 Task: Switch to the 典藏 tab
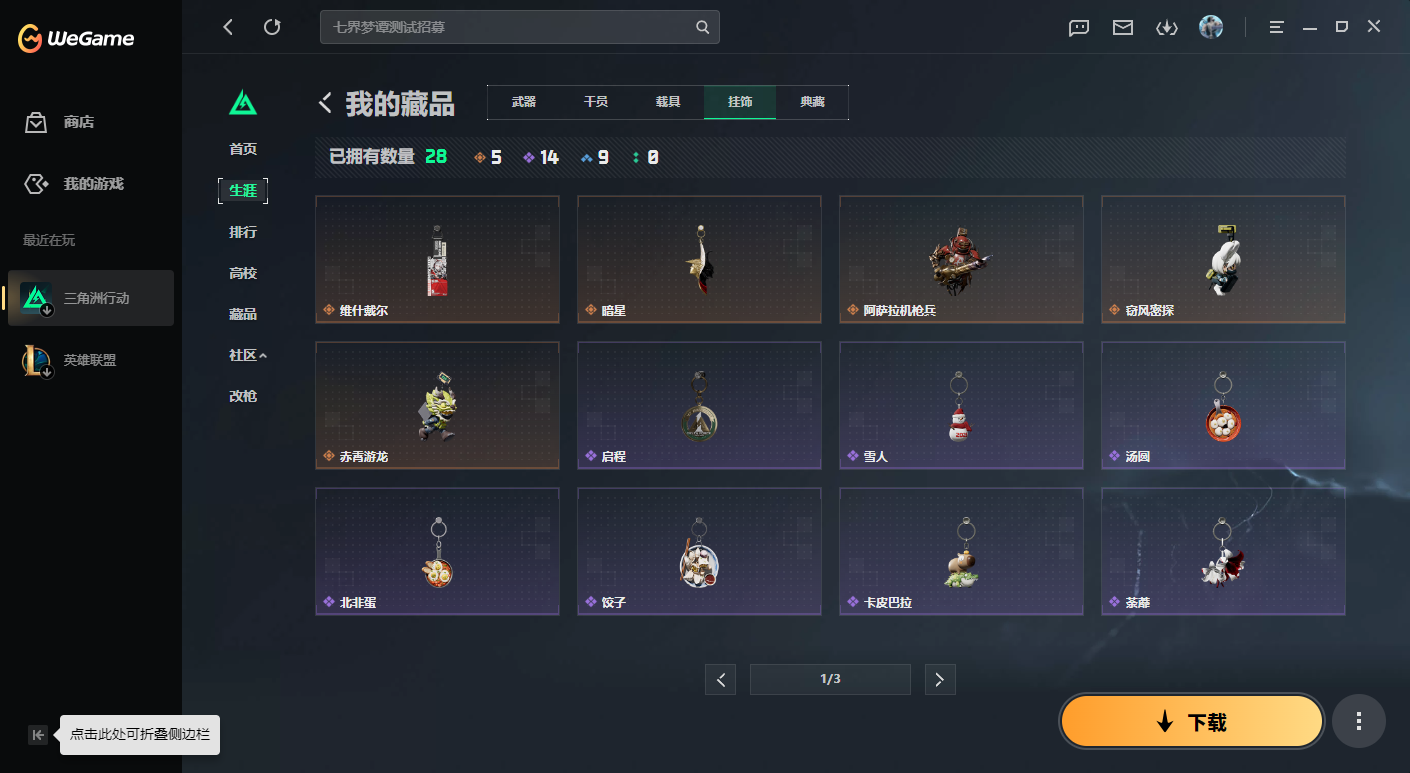click(x=812, y=101)
